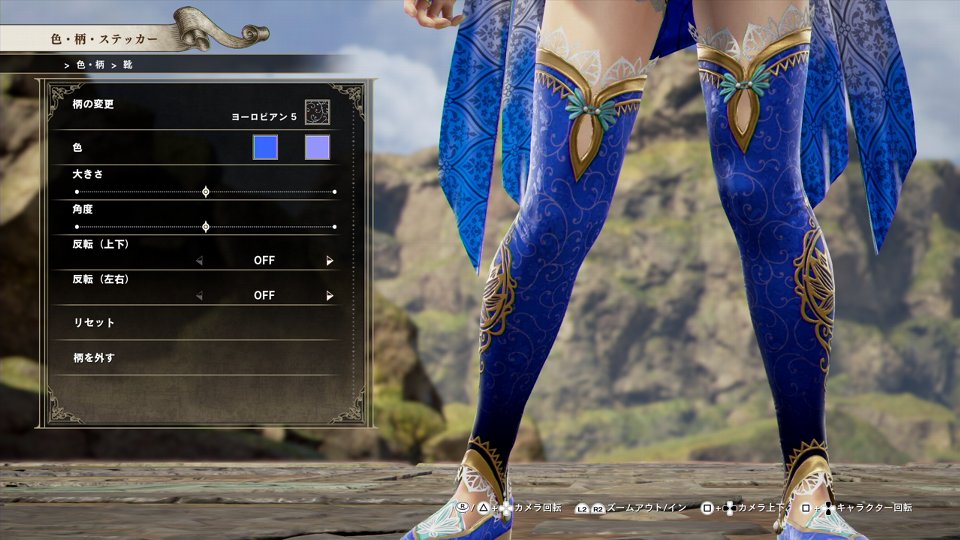
Task: Choose the light lavender color swatch
Action: point(317,148)
